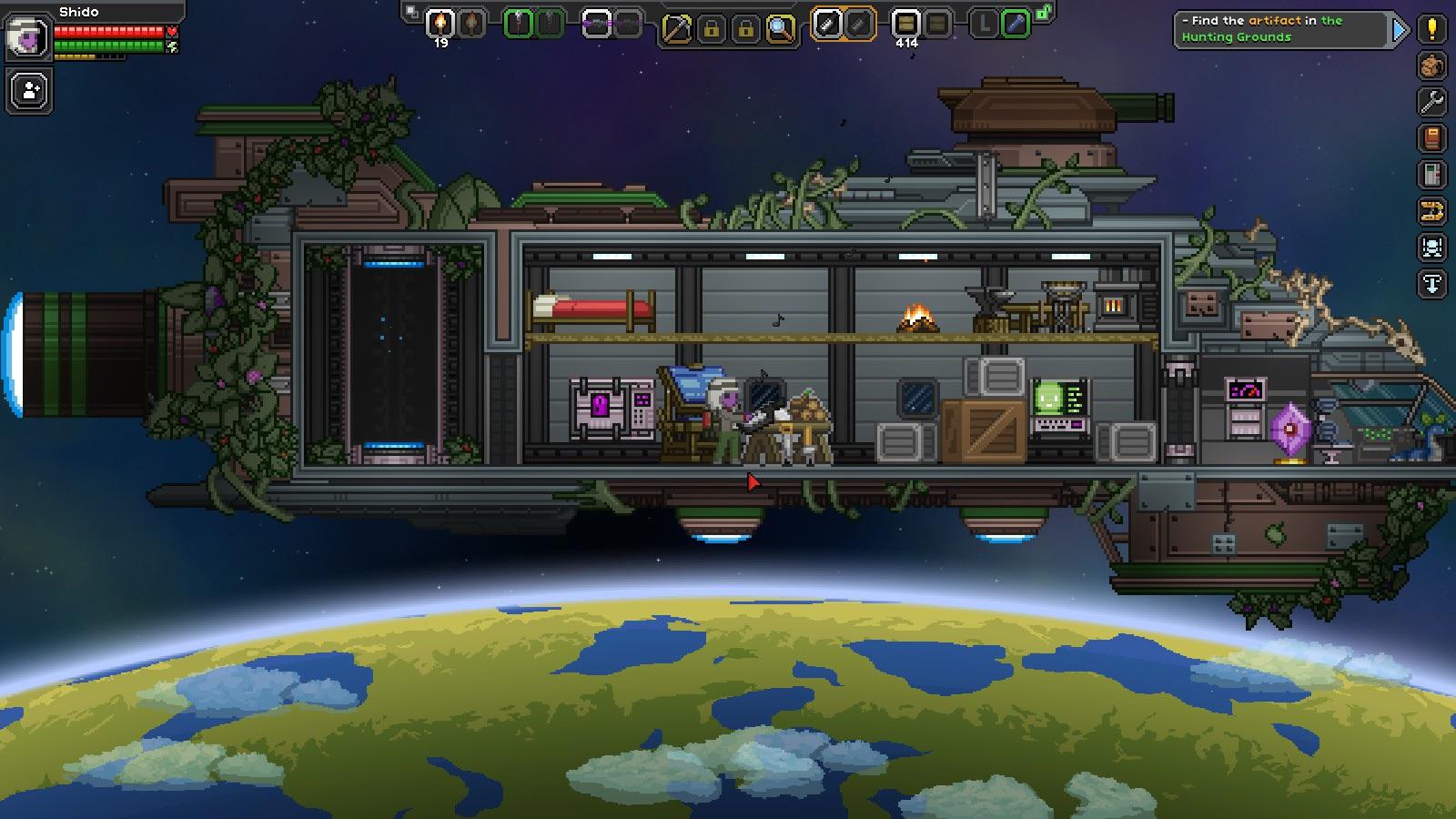This screenshot has height=819, width=1456.
Task: Click the handheld console icon in the sidebar
Action: (1431, 173)
